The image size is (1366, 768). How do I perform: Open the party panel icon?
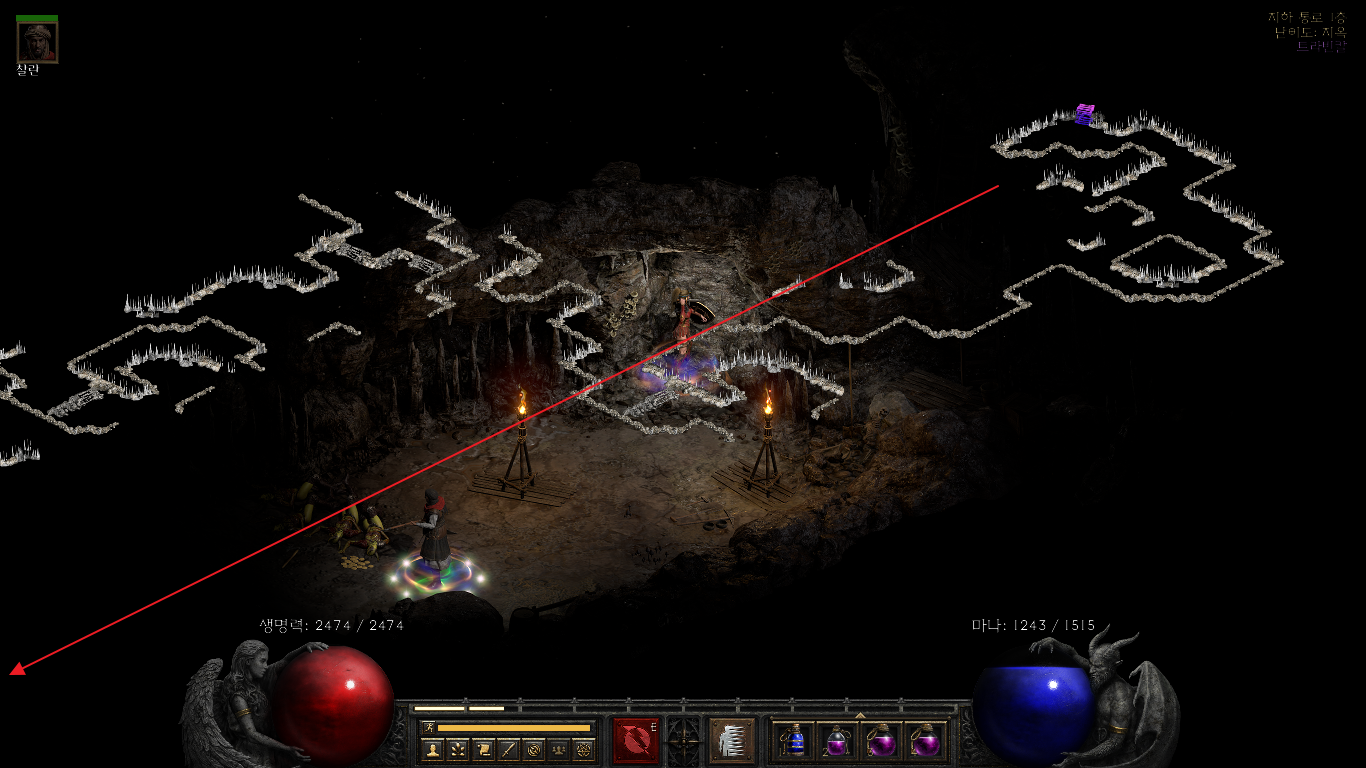(x=559, y=749)
